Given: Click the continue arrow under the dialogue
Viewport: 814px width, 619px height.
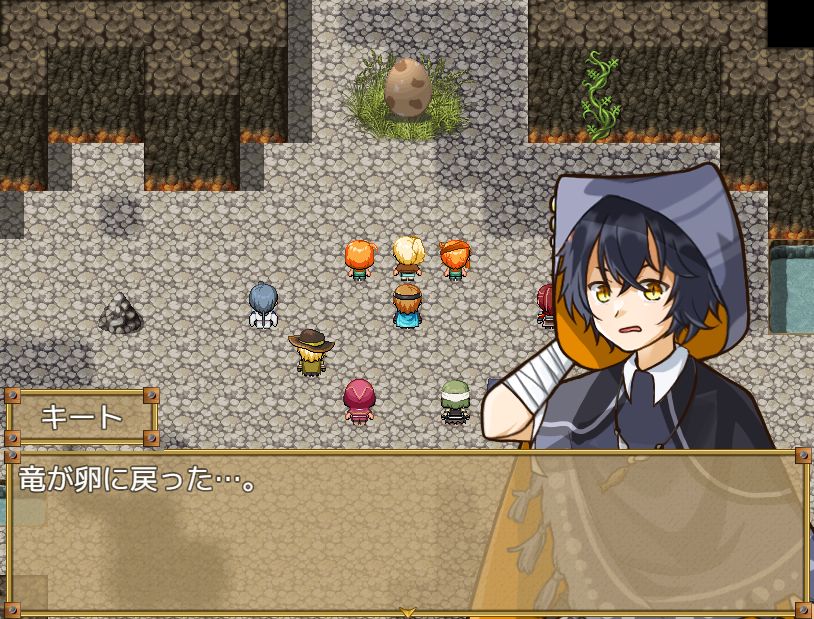Looking at the screenshot, I should tap(407, 611).
